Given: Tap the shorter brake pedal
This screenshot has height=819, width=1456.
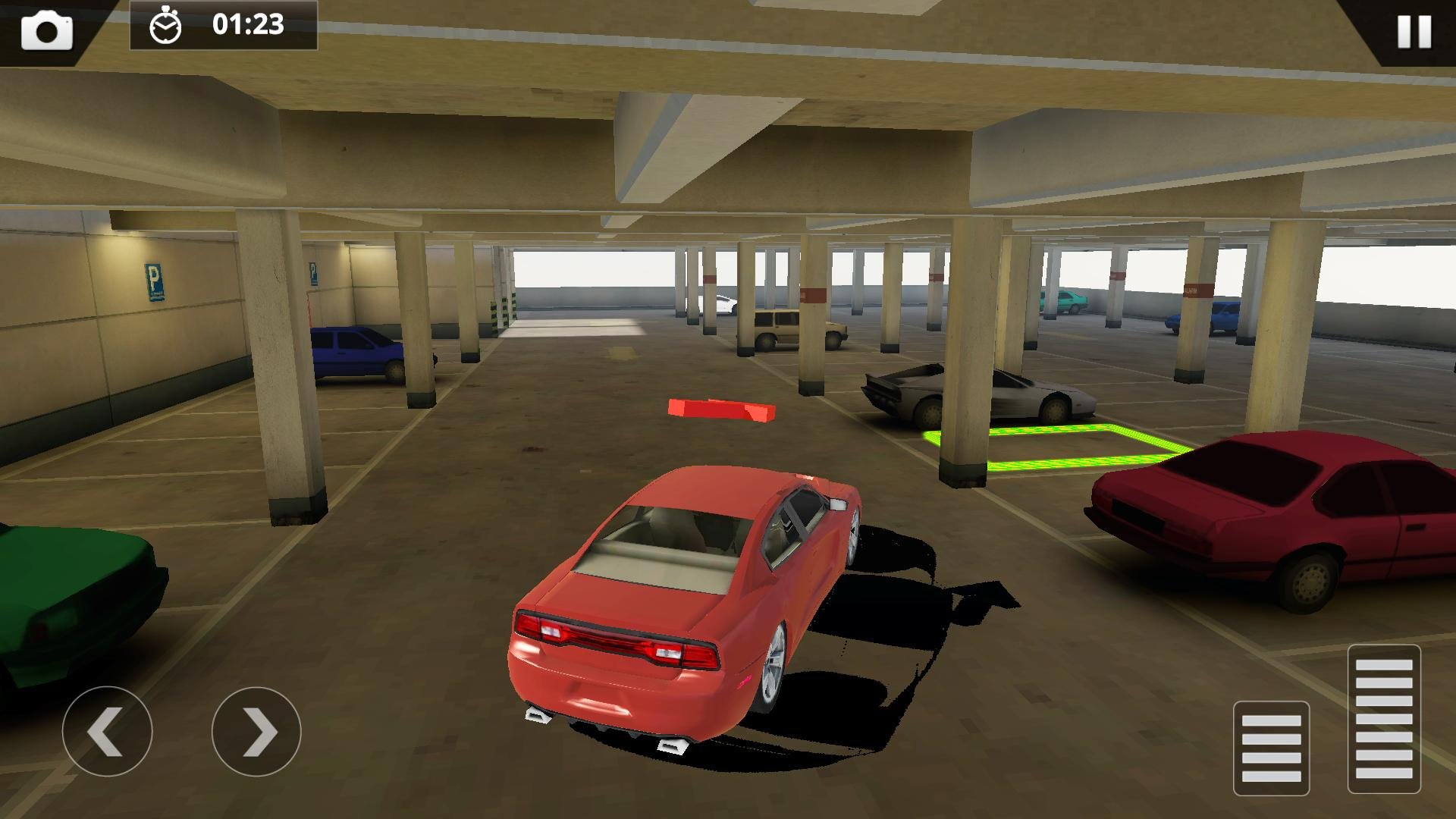Looking at the screenshot, I should (1271, 748).
